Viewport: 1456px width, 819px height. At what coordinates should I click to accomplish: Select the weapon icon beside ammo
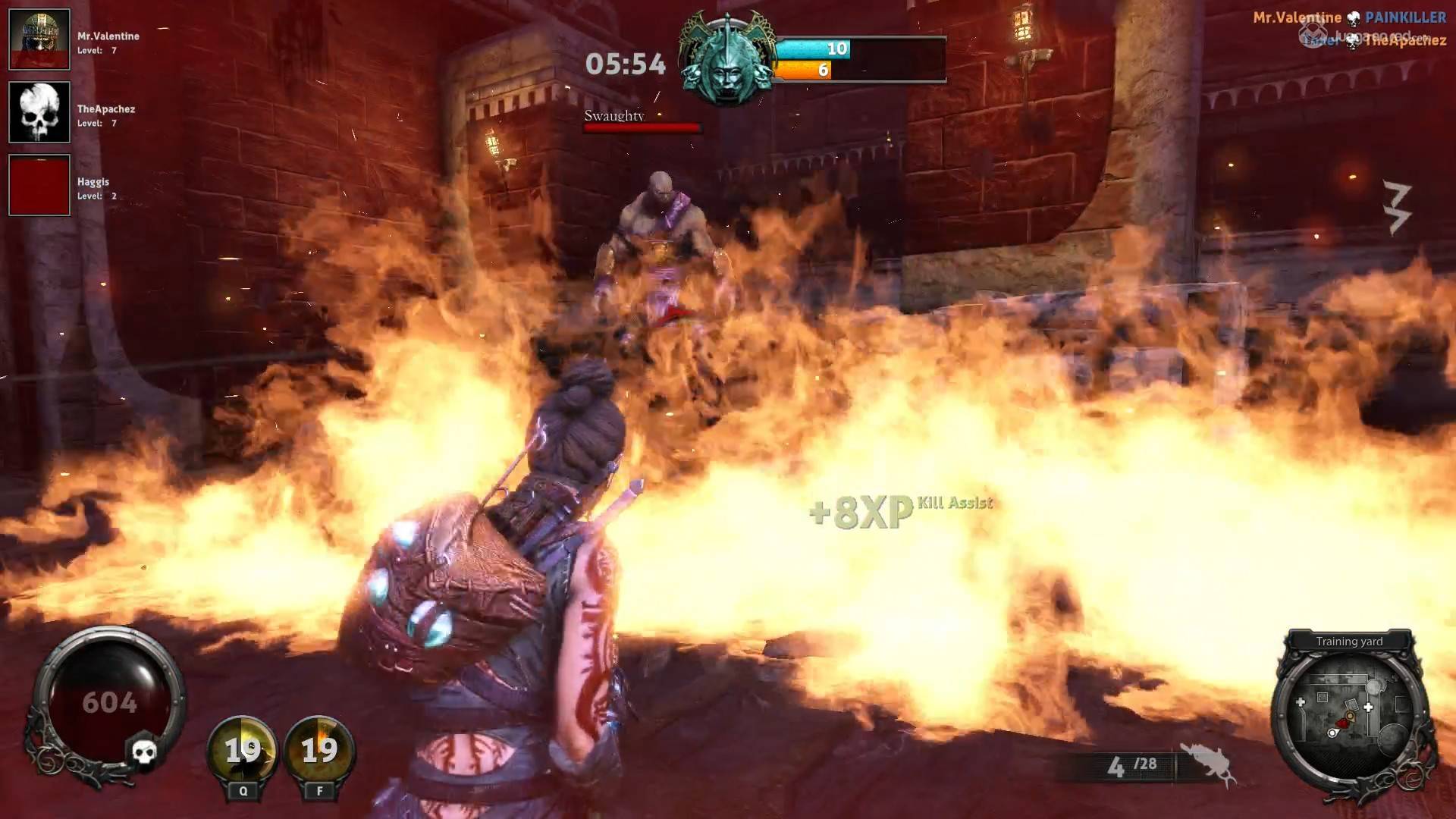1209,764
